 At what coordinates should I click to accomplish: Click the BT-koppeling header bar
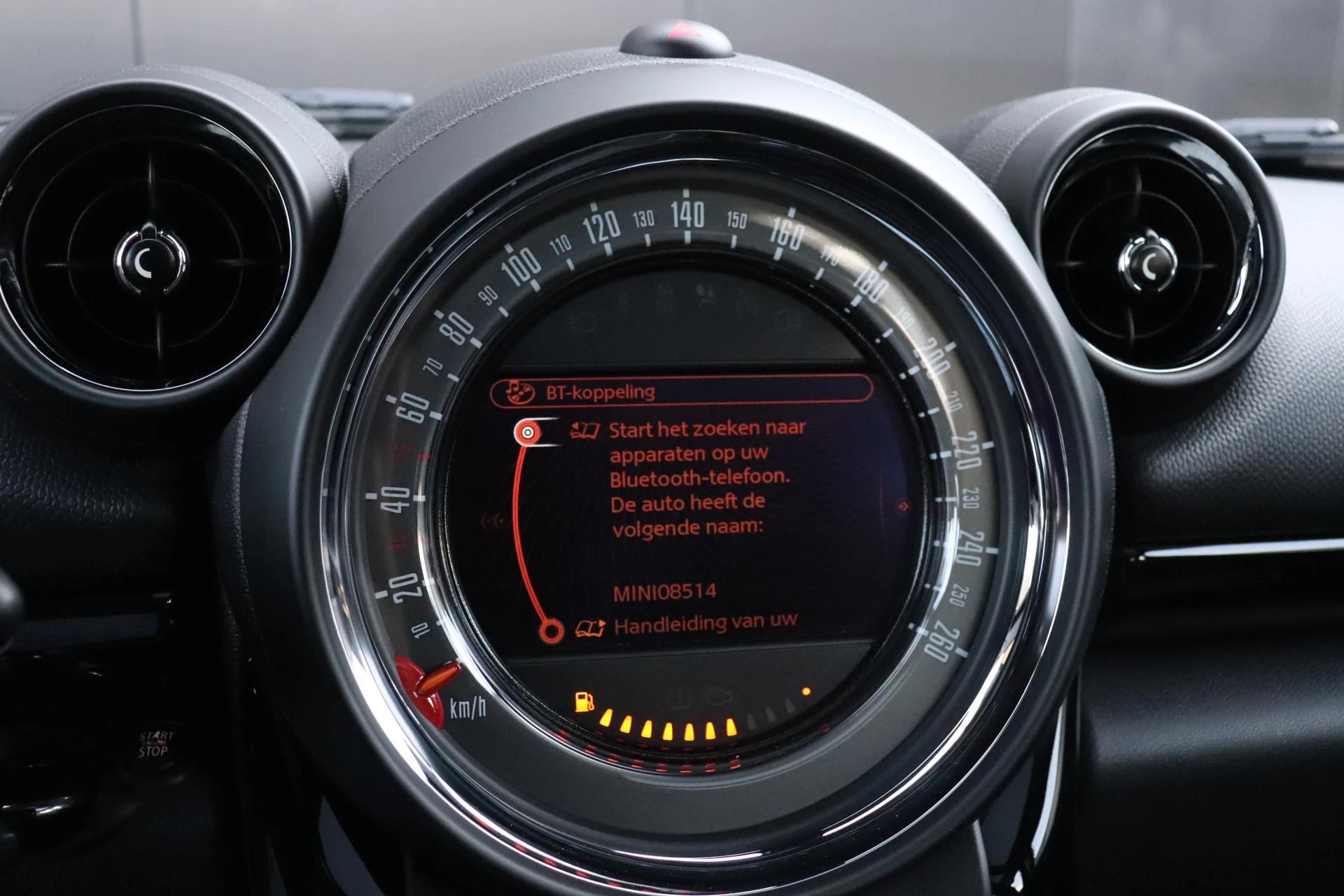[680, 391]
